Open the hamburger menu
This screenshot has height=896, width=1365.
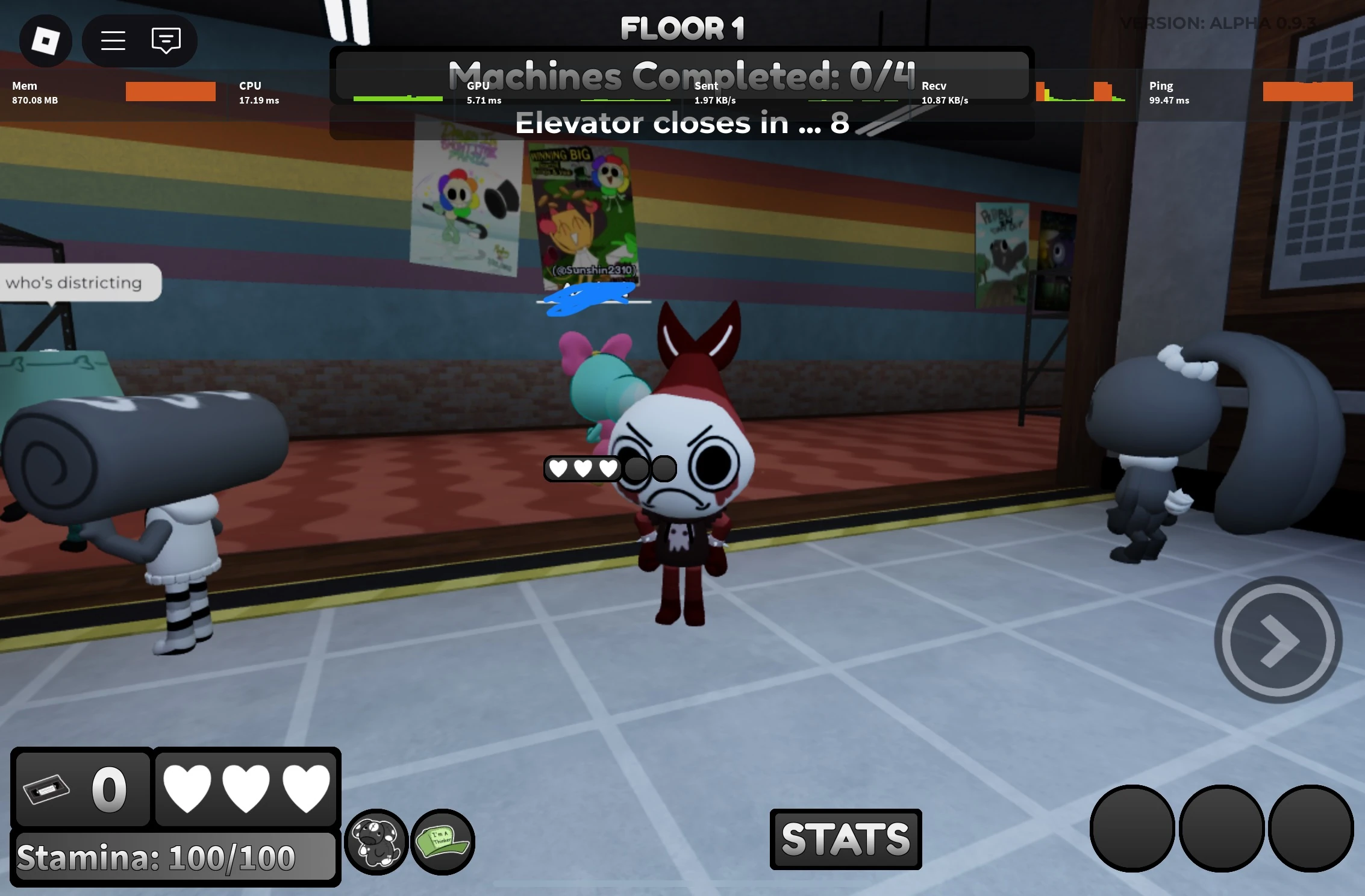pos(112,40)
